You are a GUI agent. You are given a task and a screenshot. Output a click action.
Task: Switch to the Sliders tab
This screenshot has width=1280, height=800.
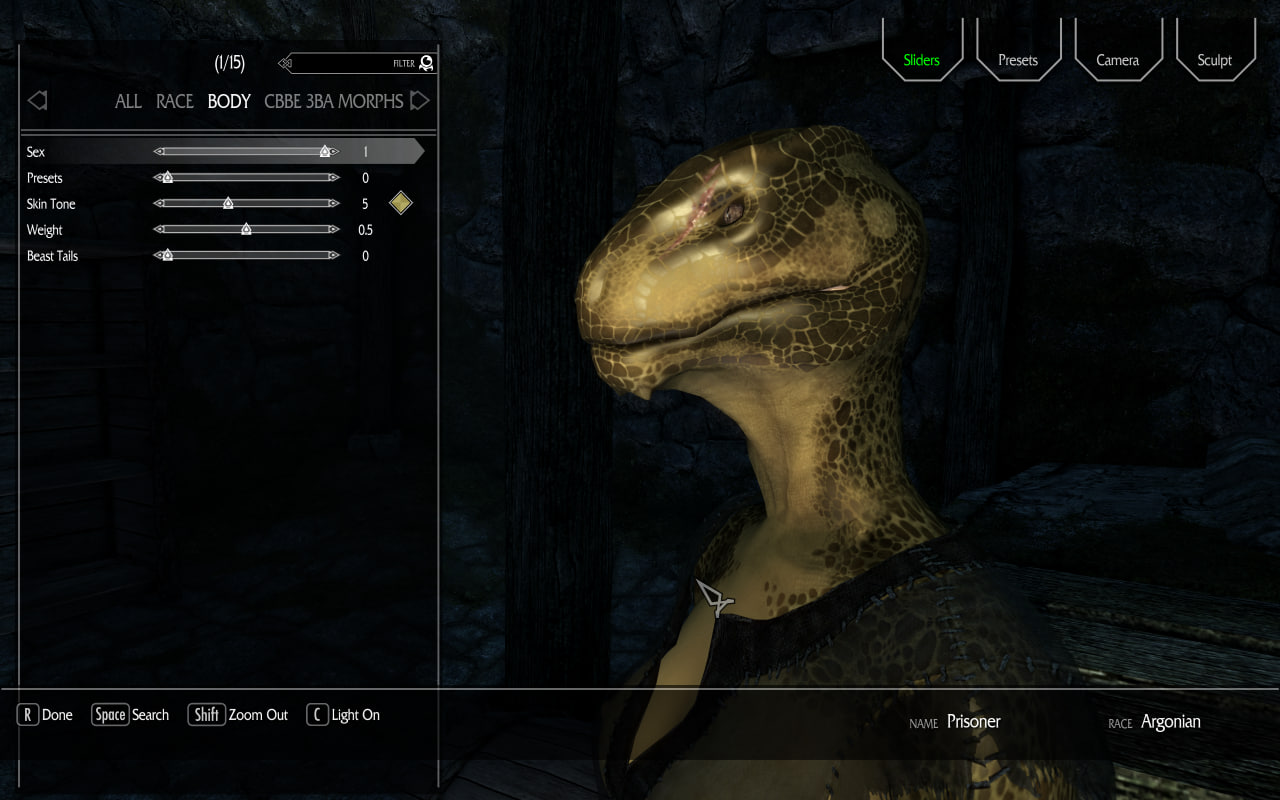tap(921, 60)
